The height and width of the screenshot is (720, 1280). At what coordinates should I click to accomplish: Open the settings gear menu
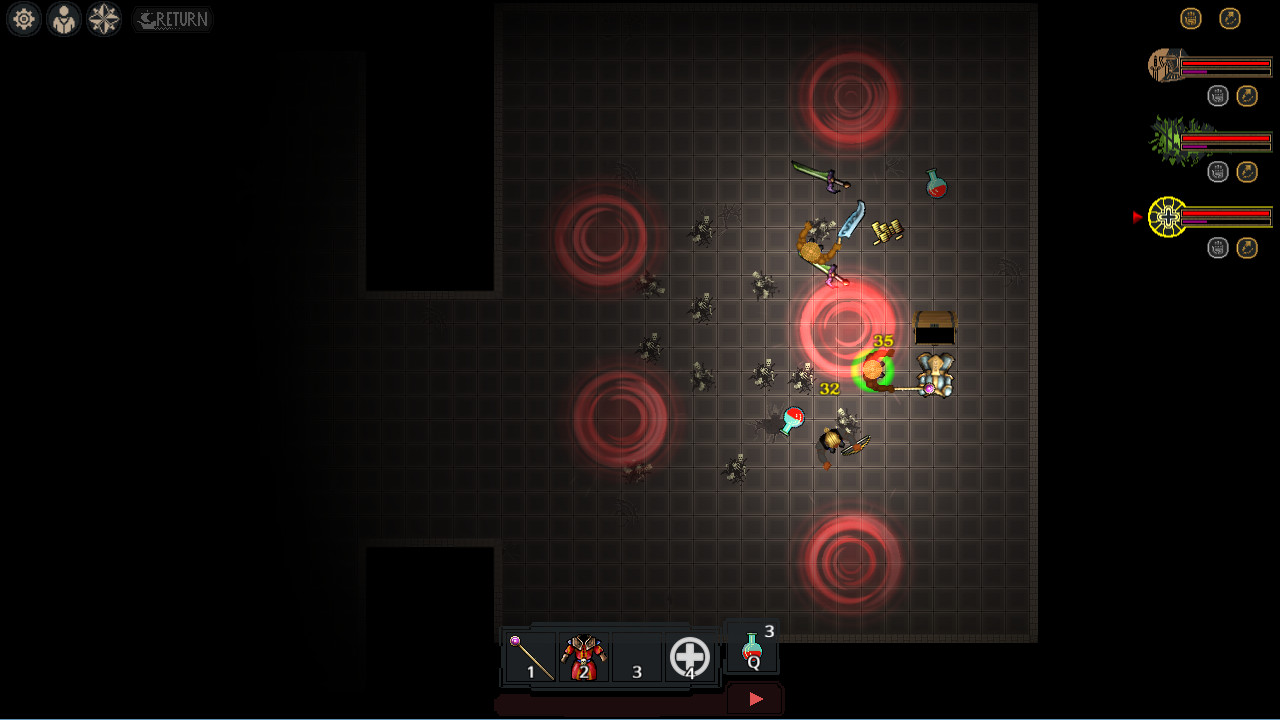point(23,18)
